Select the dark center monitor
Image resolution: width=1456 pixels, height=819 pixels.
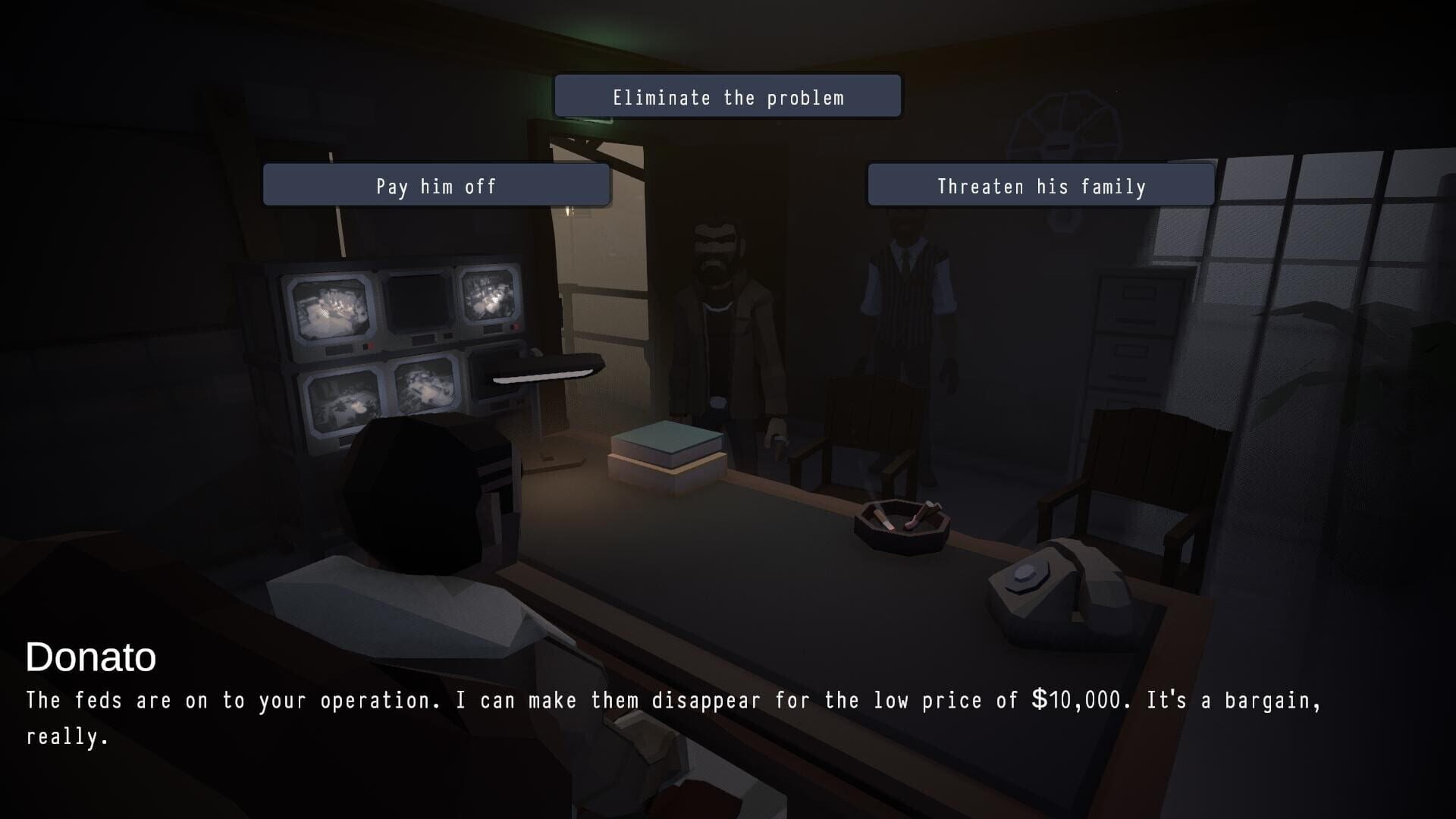pyautogui.click(x=417, y=303)
